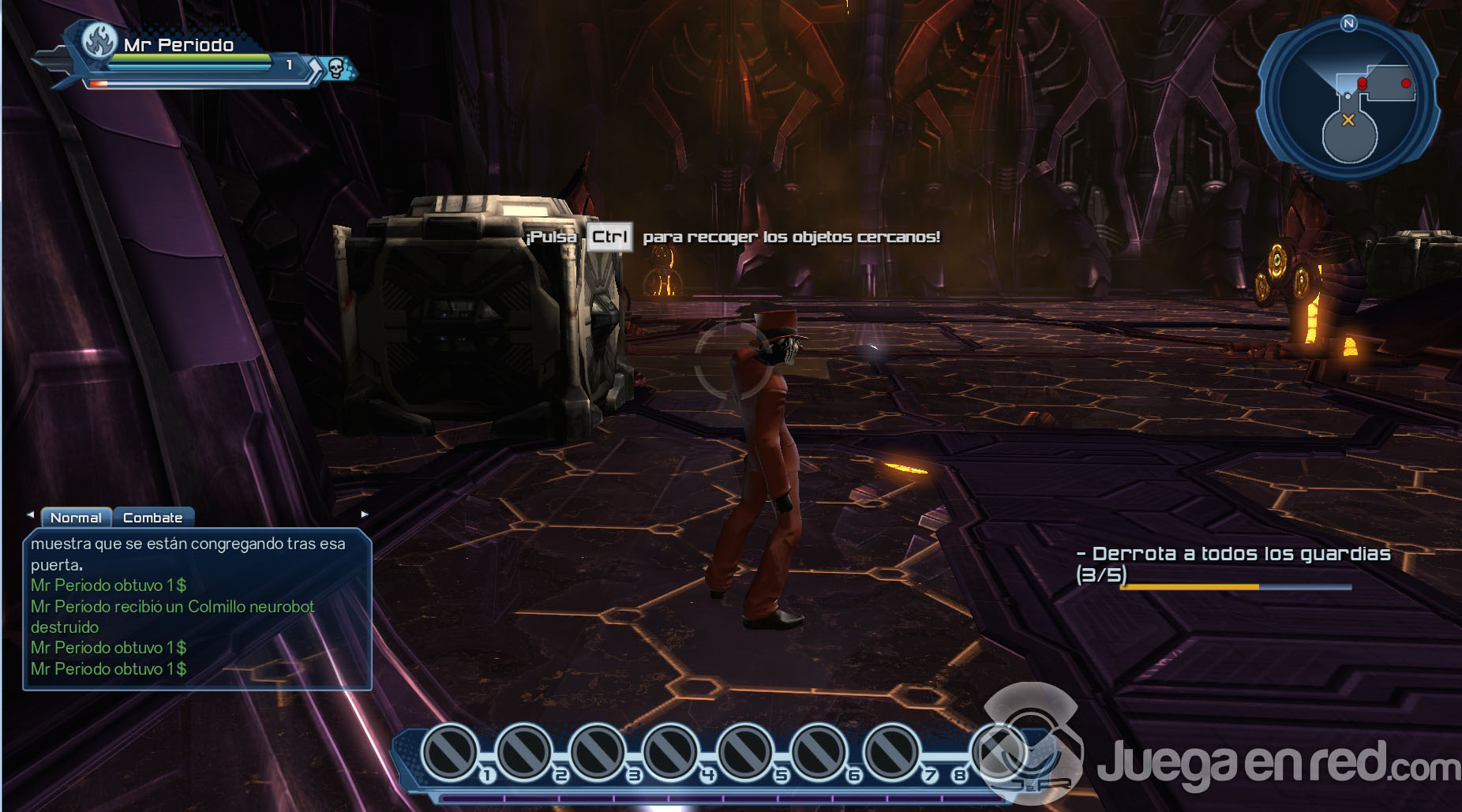1462x812 pixels.
Task: Switch to the Normal chat tab
Action: coord(76,518)
